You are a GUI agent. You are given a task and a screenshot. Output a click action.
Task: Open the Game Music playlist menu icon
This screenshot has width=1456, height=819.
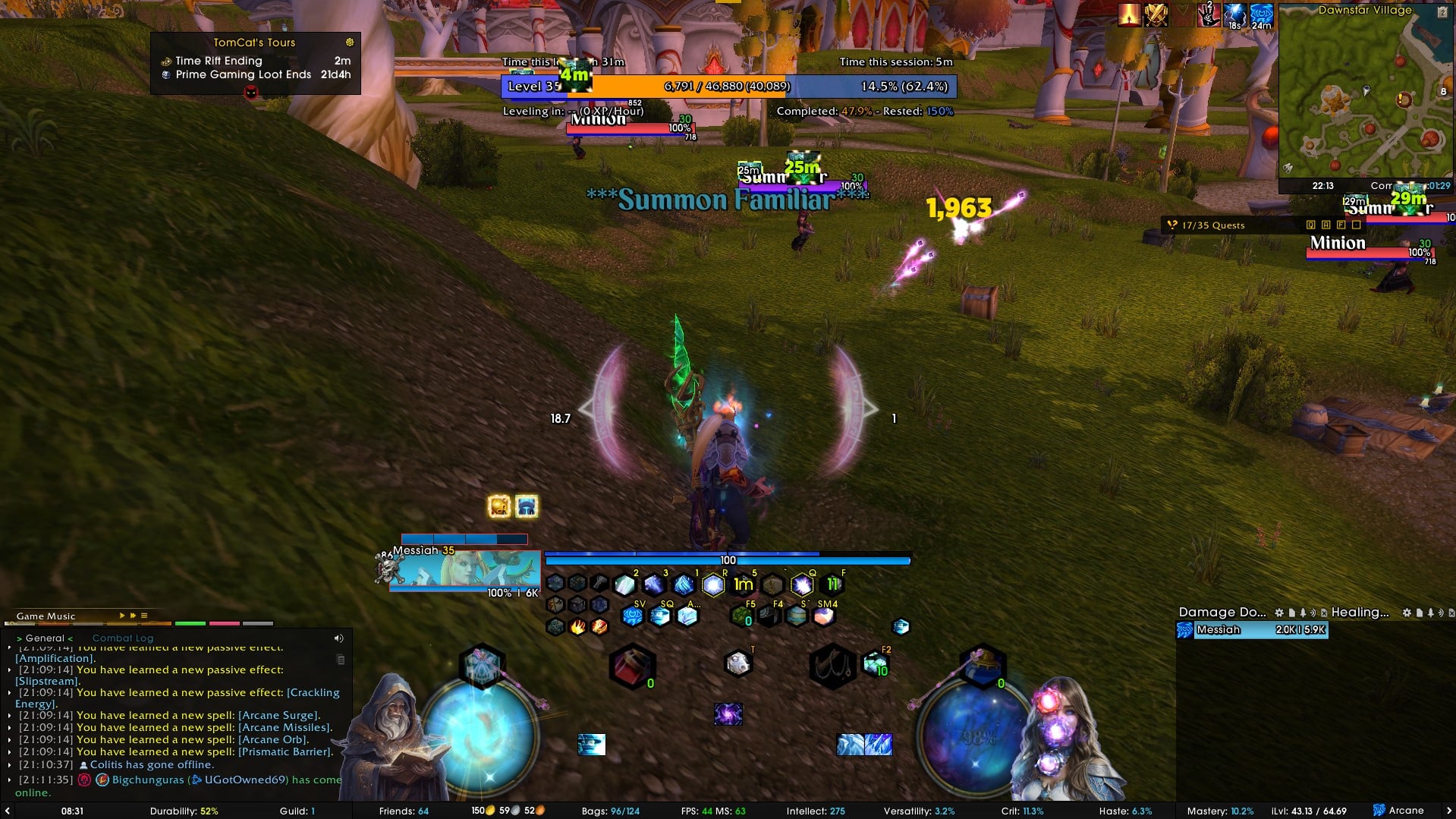click(143, 616)
